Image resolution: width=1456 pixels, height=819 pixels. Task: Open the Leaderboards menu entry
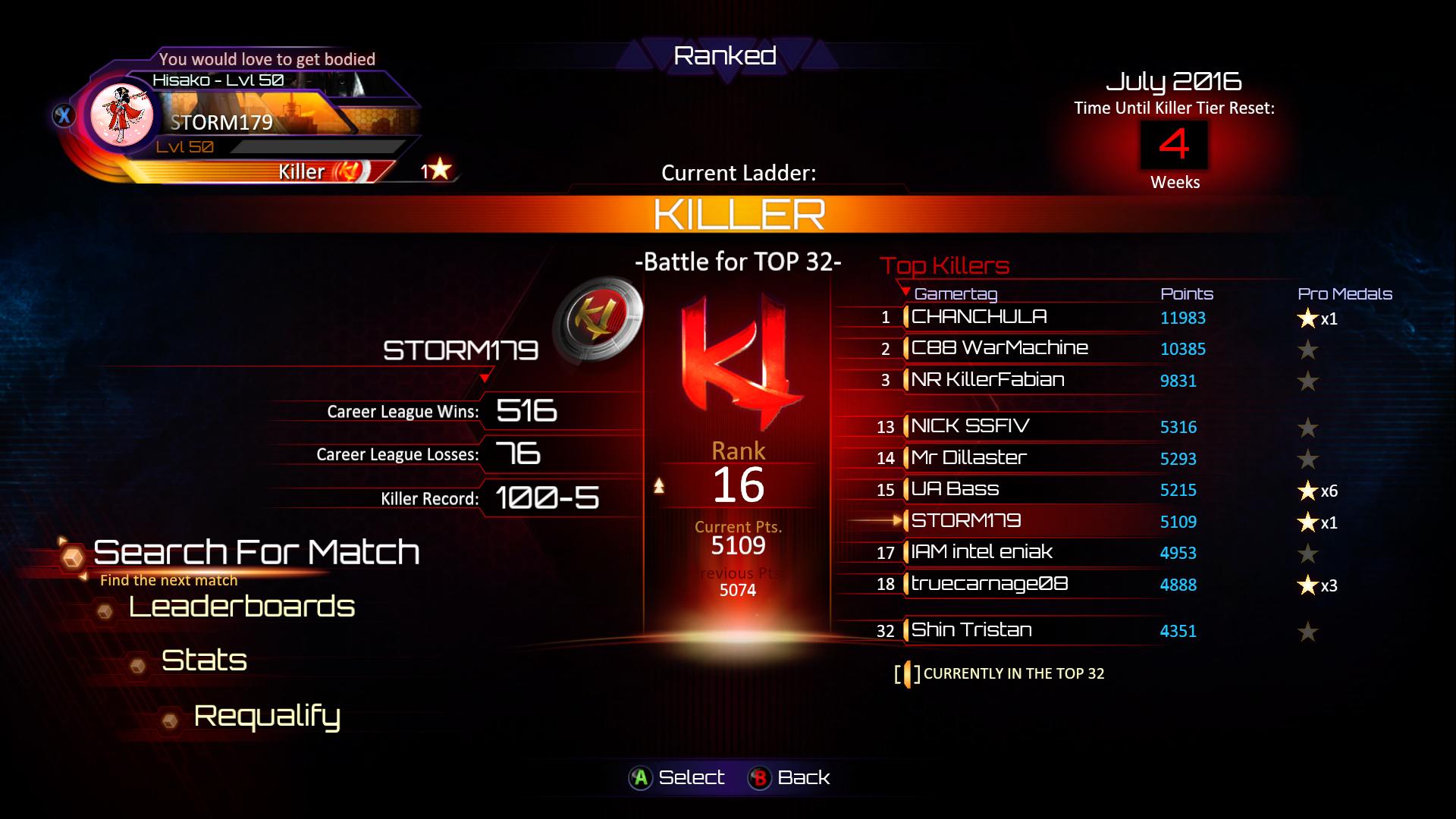241,607
